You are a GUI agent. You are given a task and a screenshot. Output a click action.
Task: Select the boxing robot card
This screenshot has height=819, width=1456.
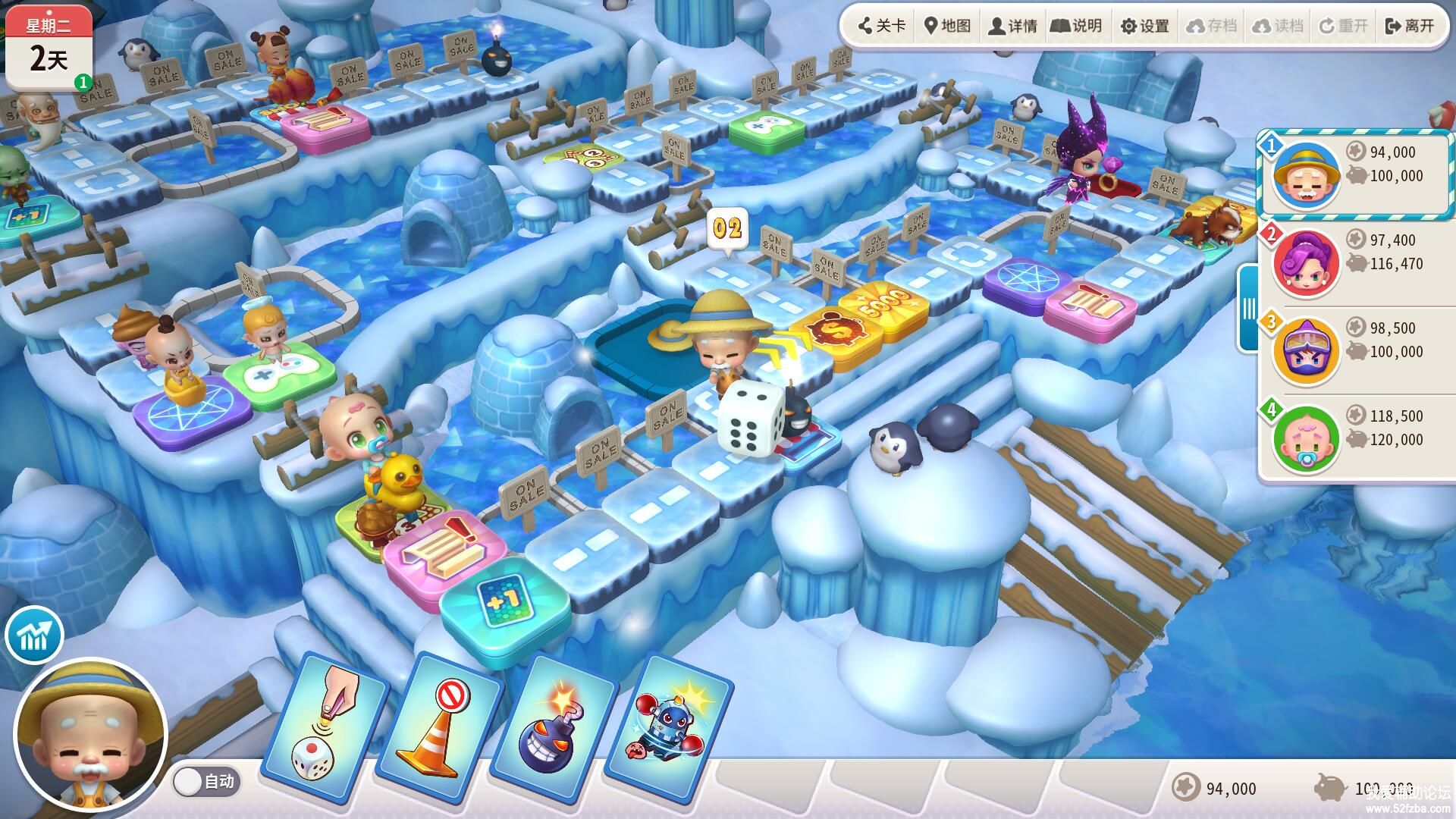[x=664, y=730]
